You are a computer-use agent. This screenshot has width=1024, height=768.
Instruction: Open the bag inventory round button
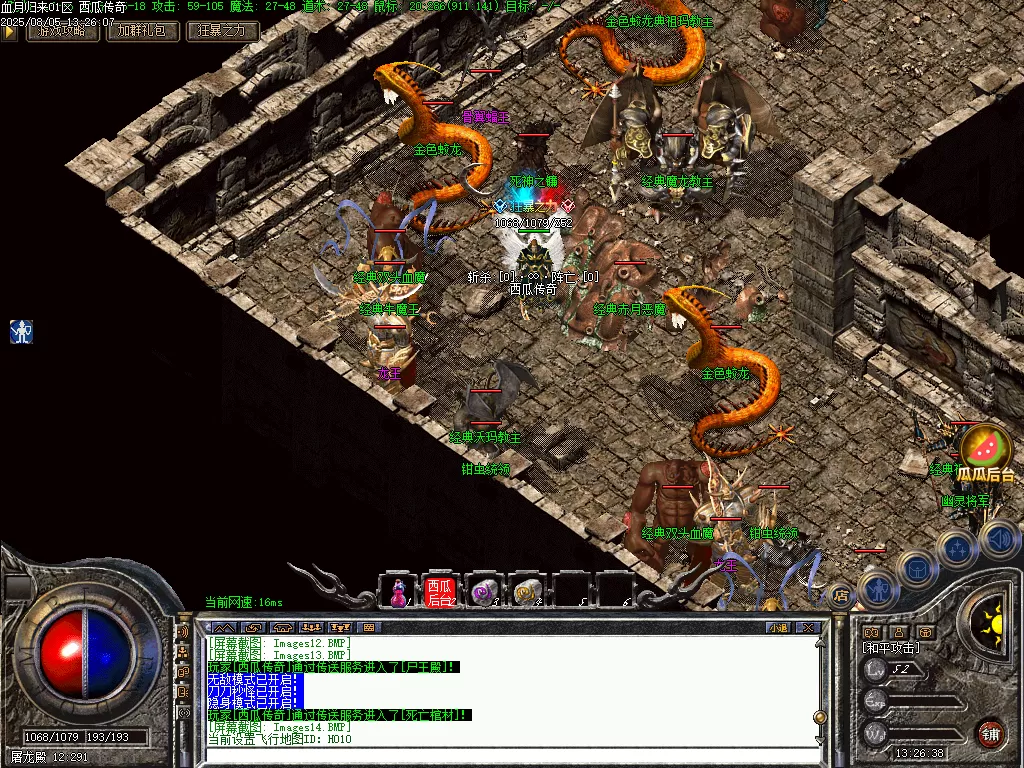(916, 569)
